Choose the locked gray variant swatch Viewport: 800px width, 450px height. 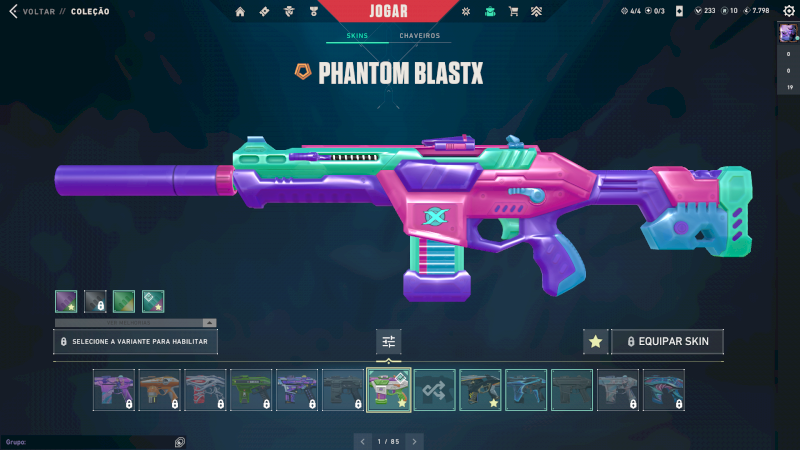click(95, 300)
